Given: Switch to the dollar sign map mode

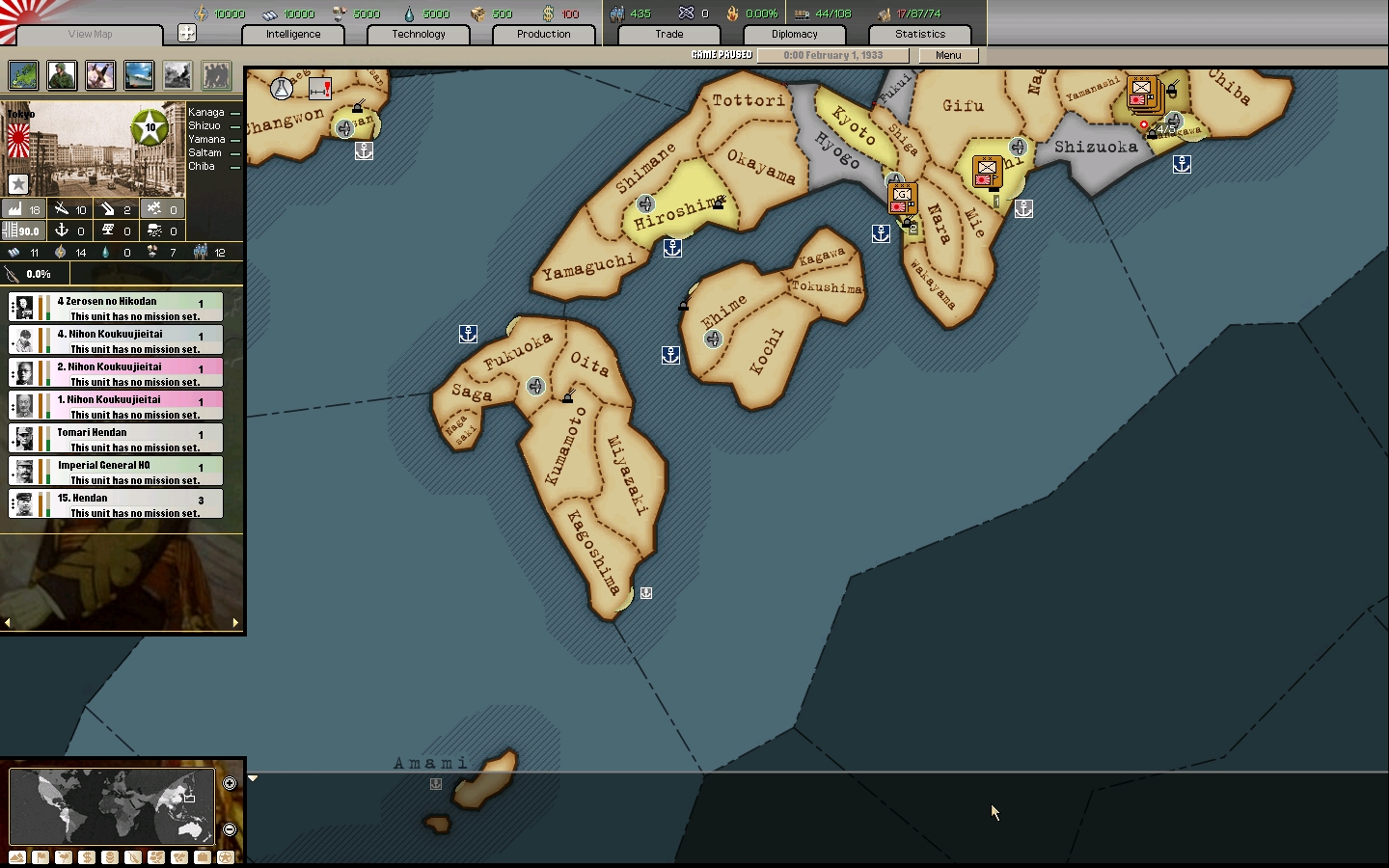Looking at the screenshot, I should pyautogui.click(x=87, y=857).
